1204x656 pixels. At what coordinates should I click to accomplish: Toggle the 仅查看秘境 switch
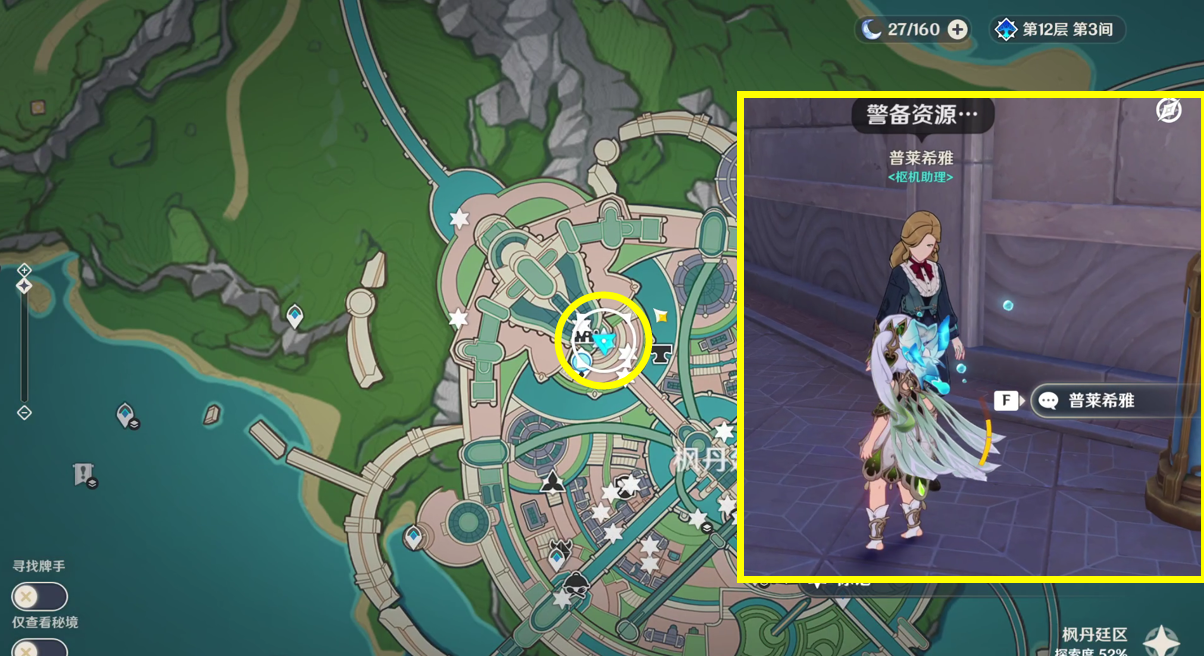tap(39, 648)
